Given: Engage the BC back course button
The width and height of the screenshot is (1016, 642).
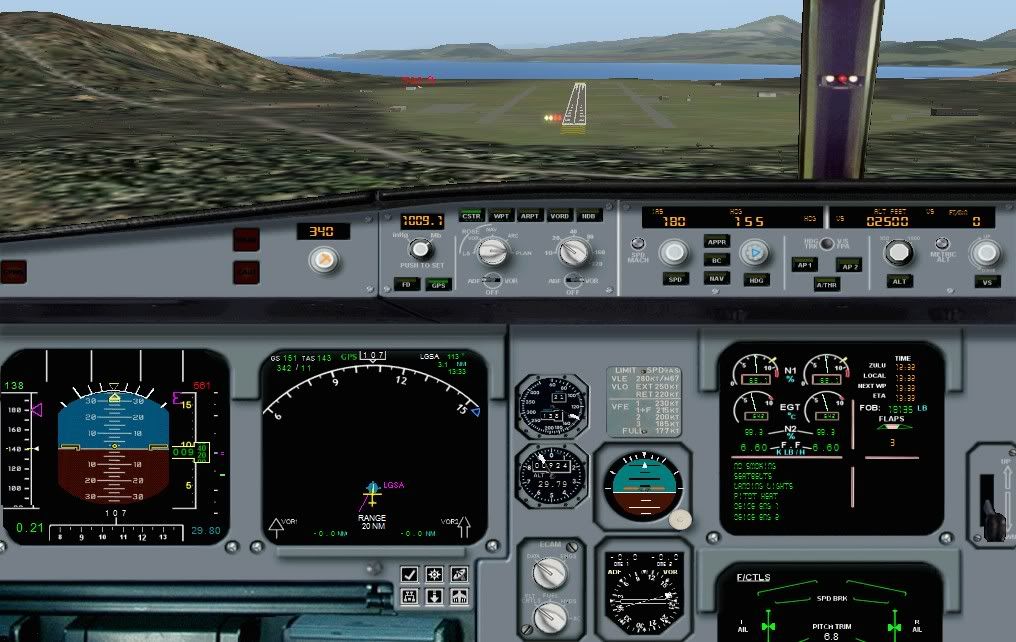Looking at the screenshot, I should [x=716, y=260].
